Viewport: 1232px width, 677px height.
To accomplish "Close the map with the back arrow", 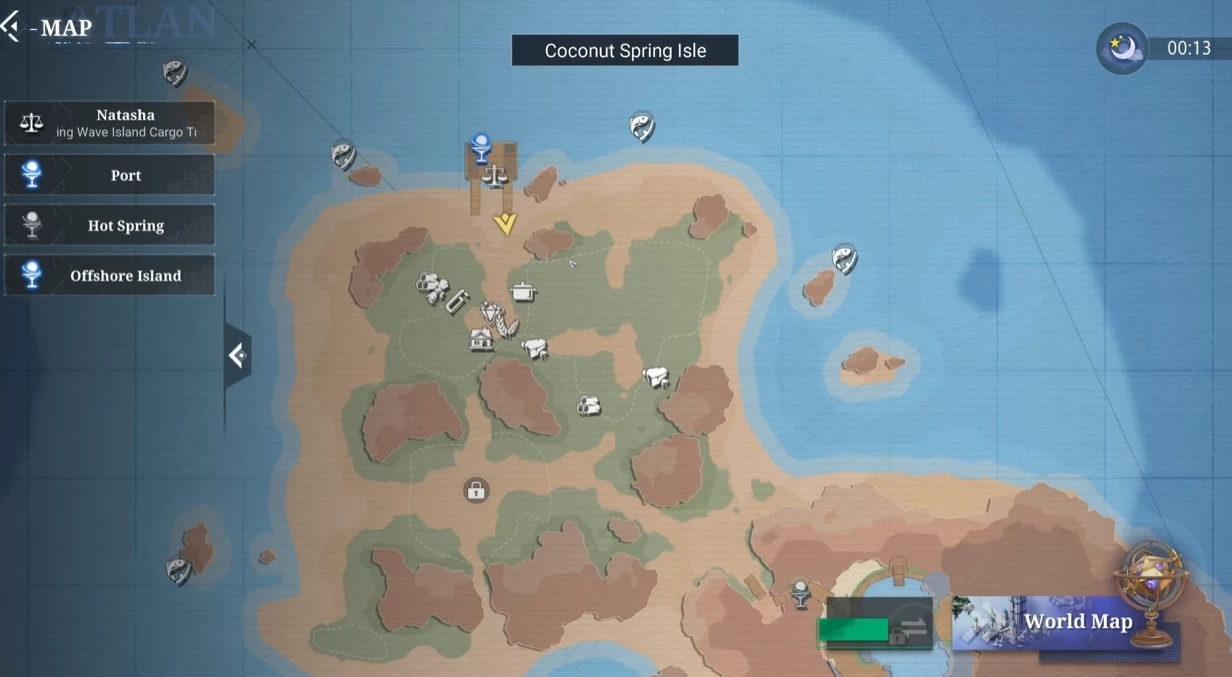I will click(11, 27).
